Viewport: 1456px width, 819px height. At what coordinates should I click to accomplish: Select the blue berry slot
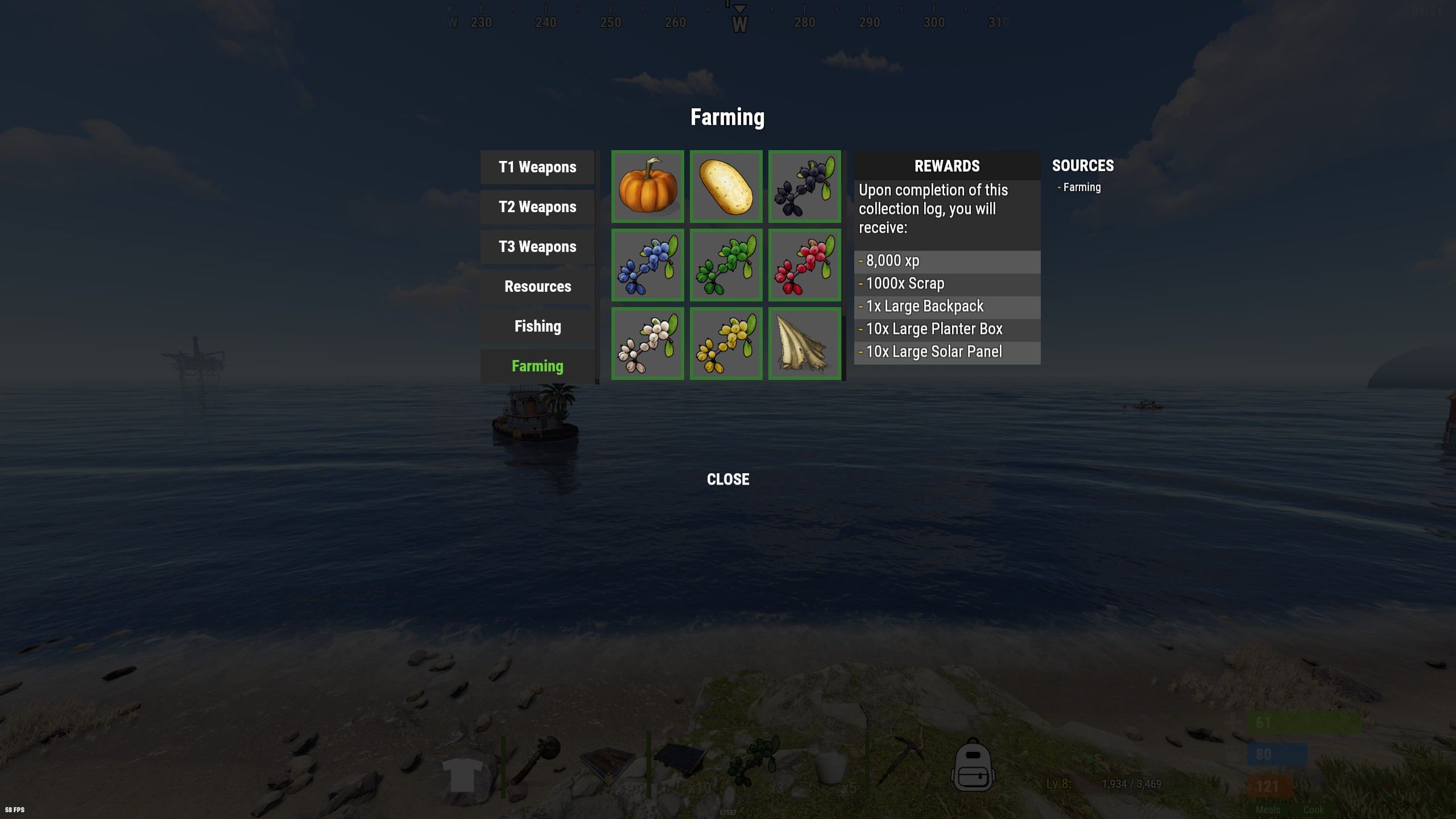(648, 265)
